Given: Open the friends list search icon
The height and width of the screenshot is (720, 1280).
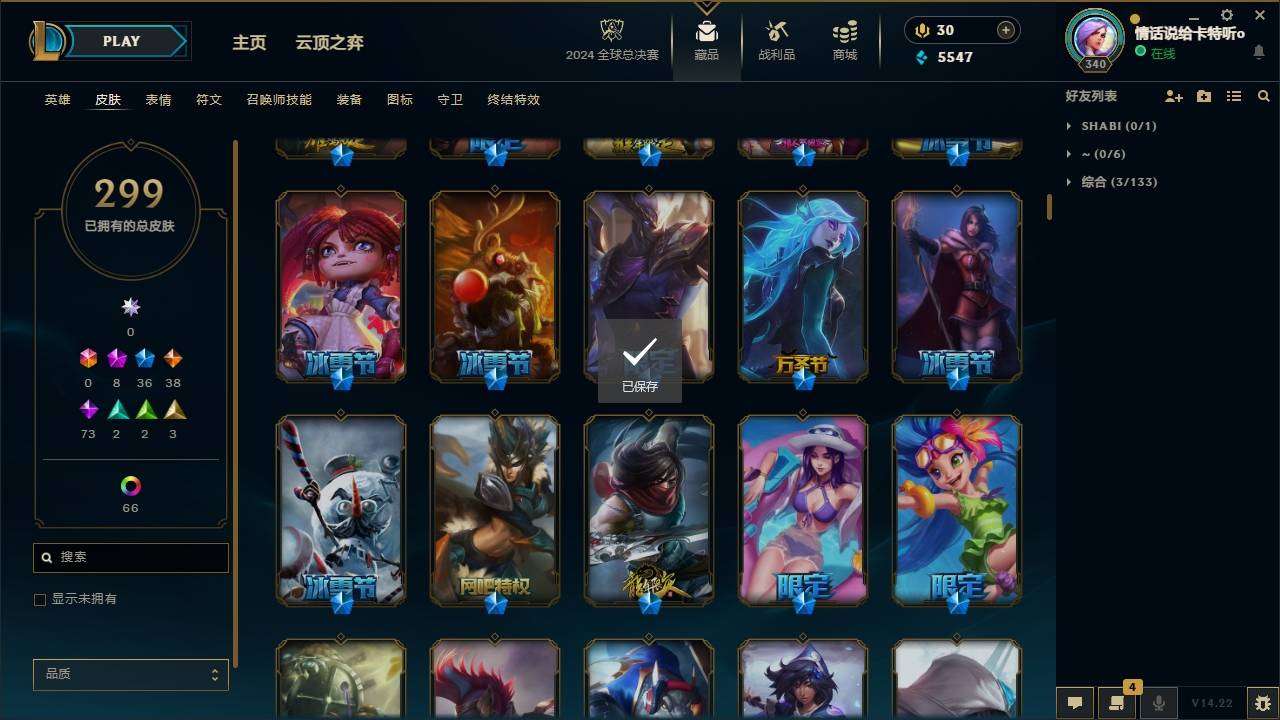Looking at the screenshot, I should coord(1263,96).
